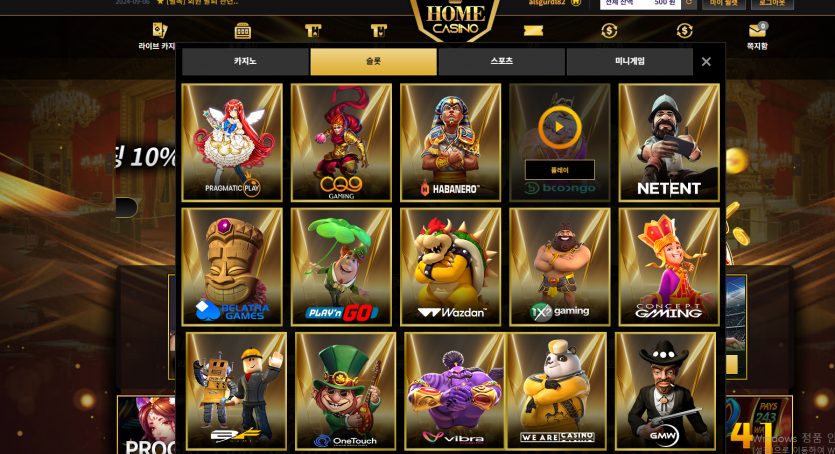Viewport: 835px width, 454px height.
Task: Choose the Belatra Games provider
Action: click(x=232, y=266)
